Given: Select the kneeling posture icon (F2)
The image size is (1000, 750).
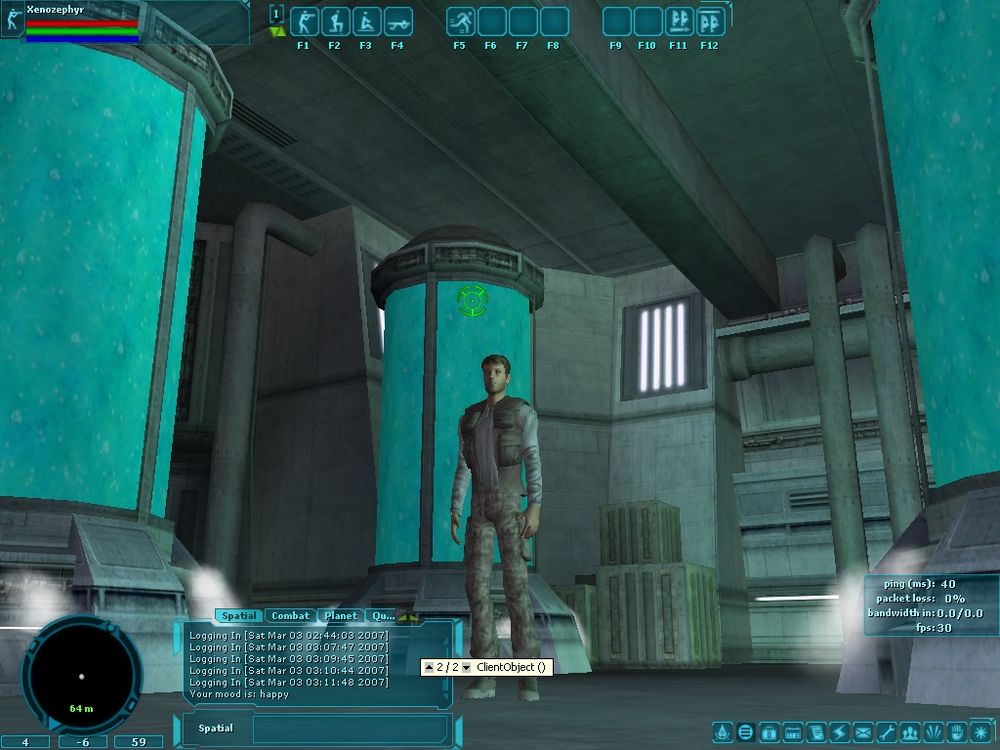Looking at the screenshot, I should click(x=335, y=22).
